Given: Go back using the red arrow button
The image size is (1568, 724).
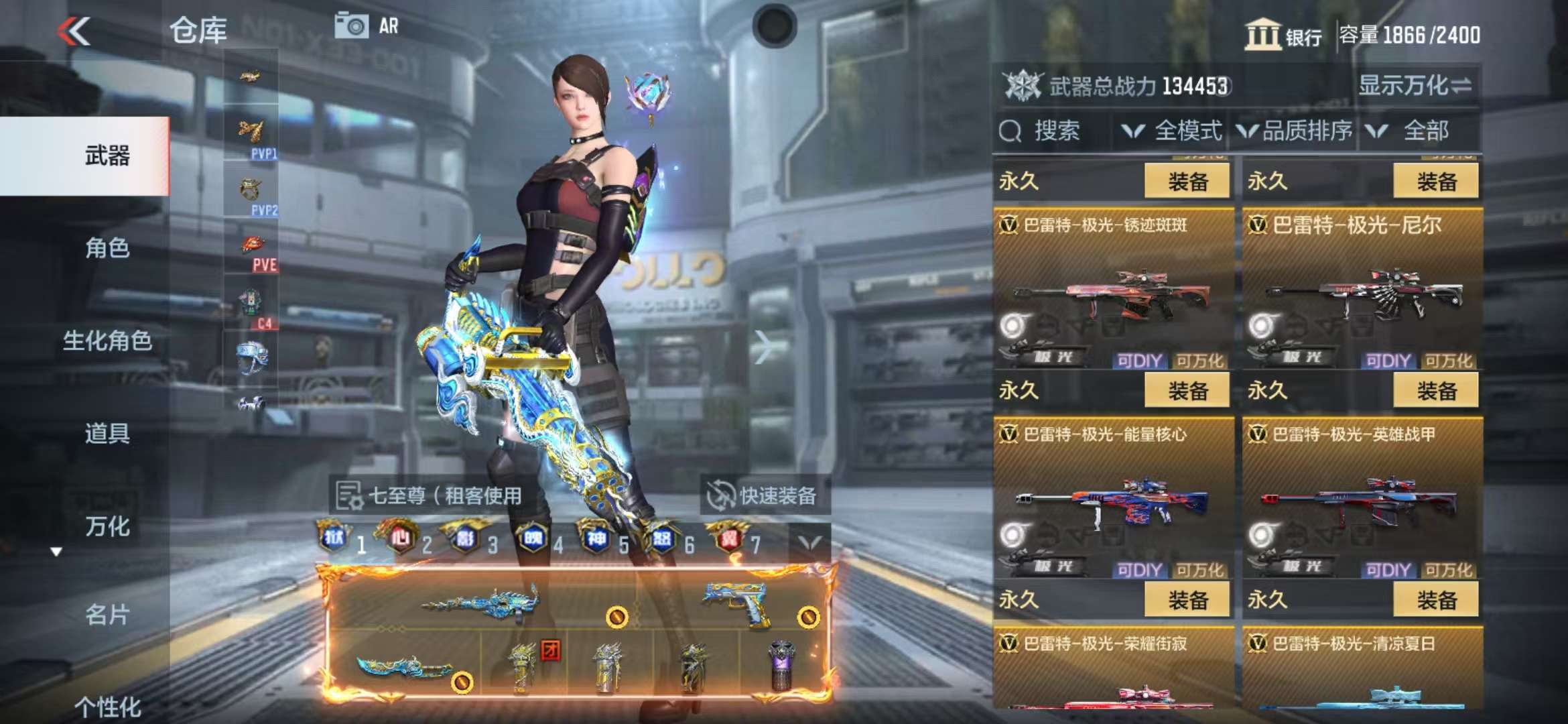Looking at the screenshot, I should click(x=74, y=31).
